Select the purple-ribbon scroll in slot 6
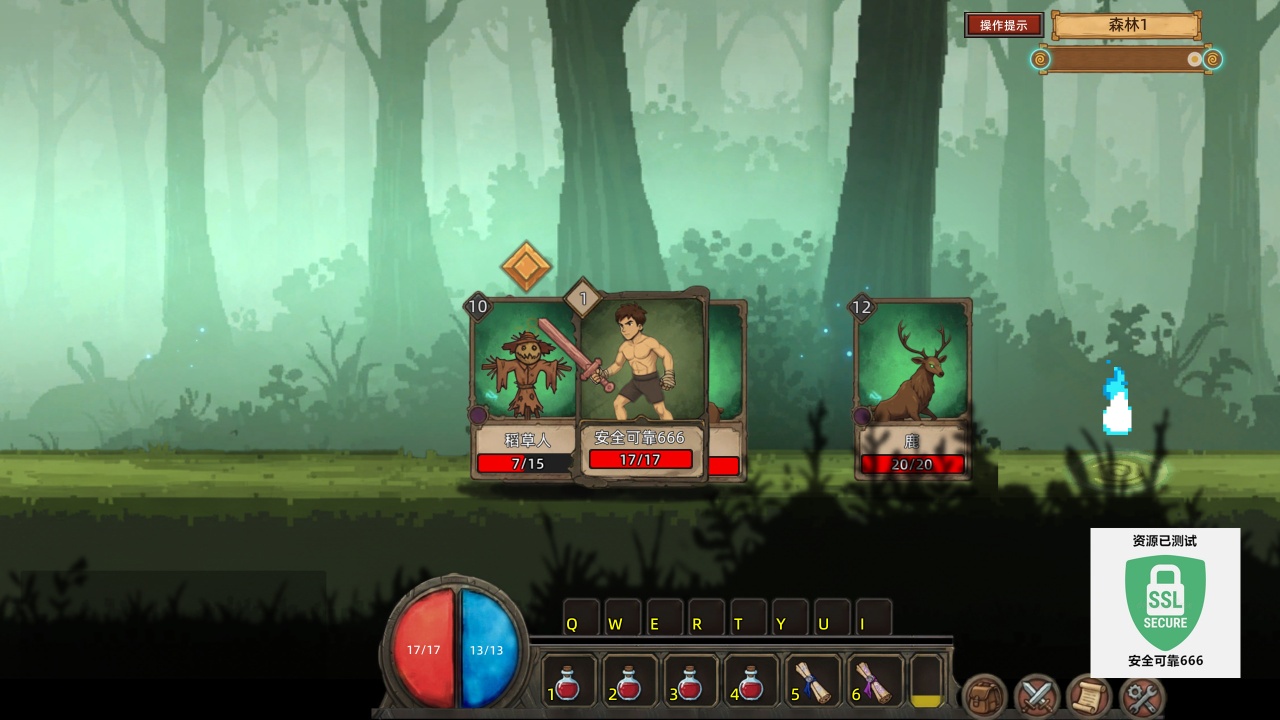The height and width of the screenshot is (720, 1280). pyautogui.click(x=873, y=682)
